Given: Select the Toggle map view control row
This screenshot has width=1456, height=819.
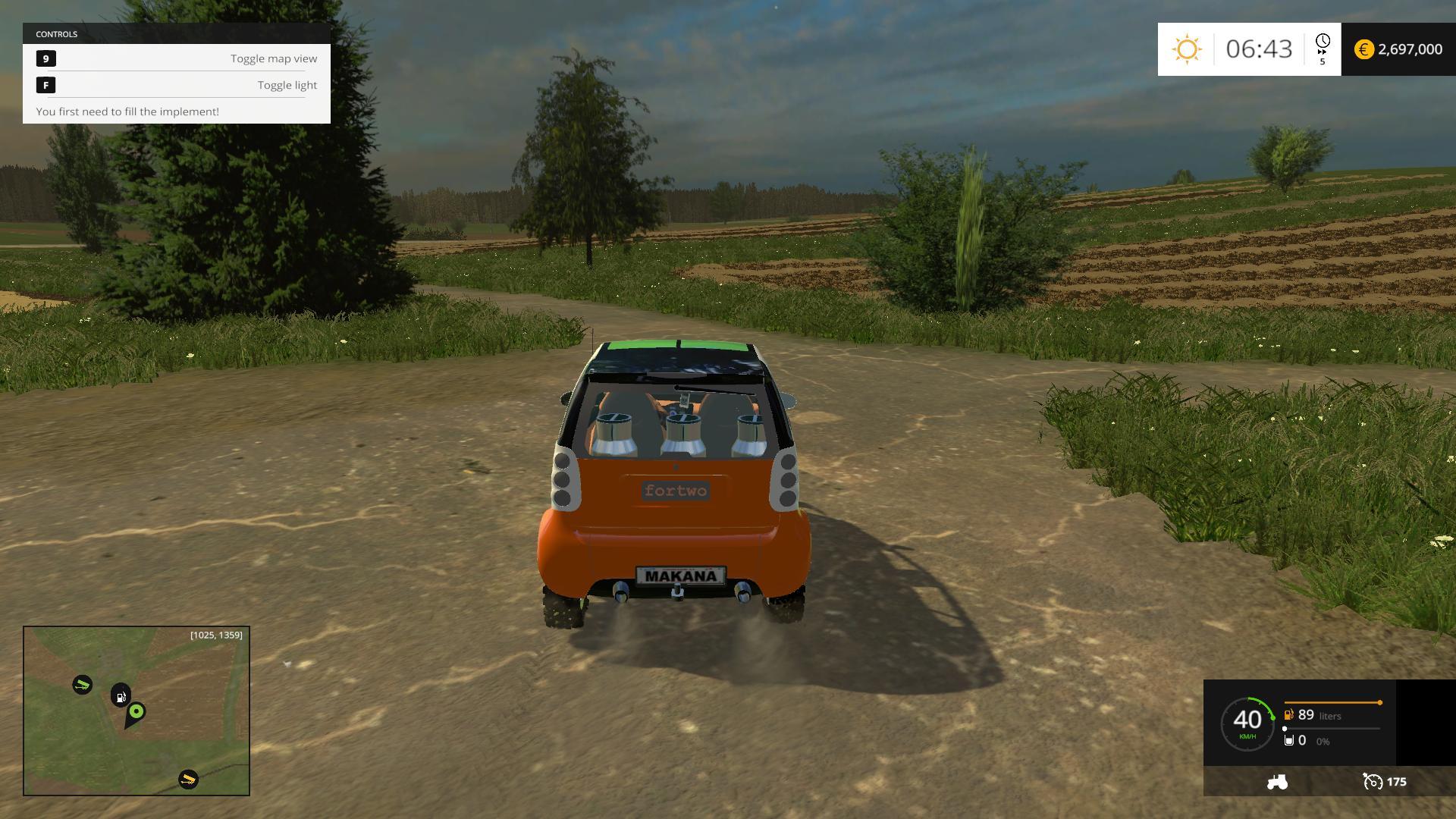Looking at the screenshot, I should tap(177, 58).
